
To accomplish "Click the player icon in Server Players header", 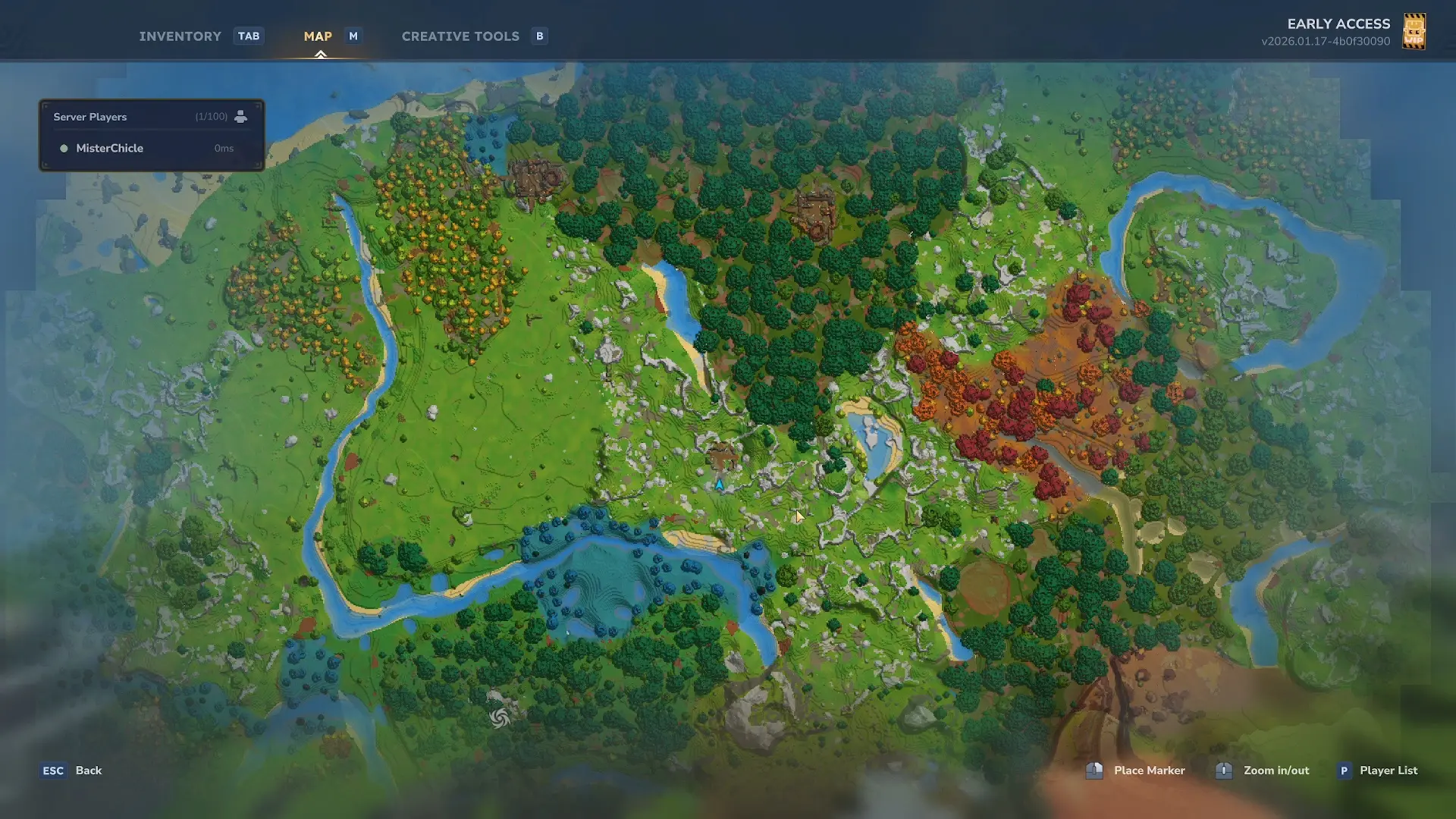I will point(240,117).
